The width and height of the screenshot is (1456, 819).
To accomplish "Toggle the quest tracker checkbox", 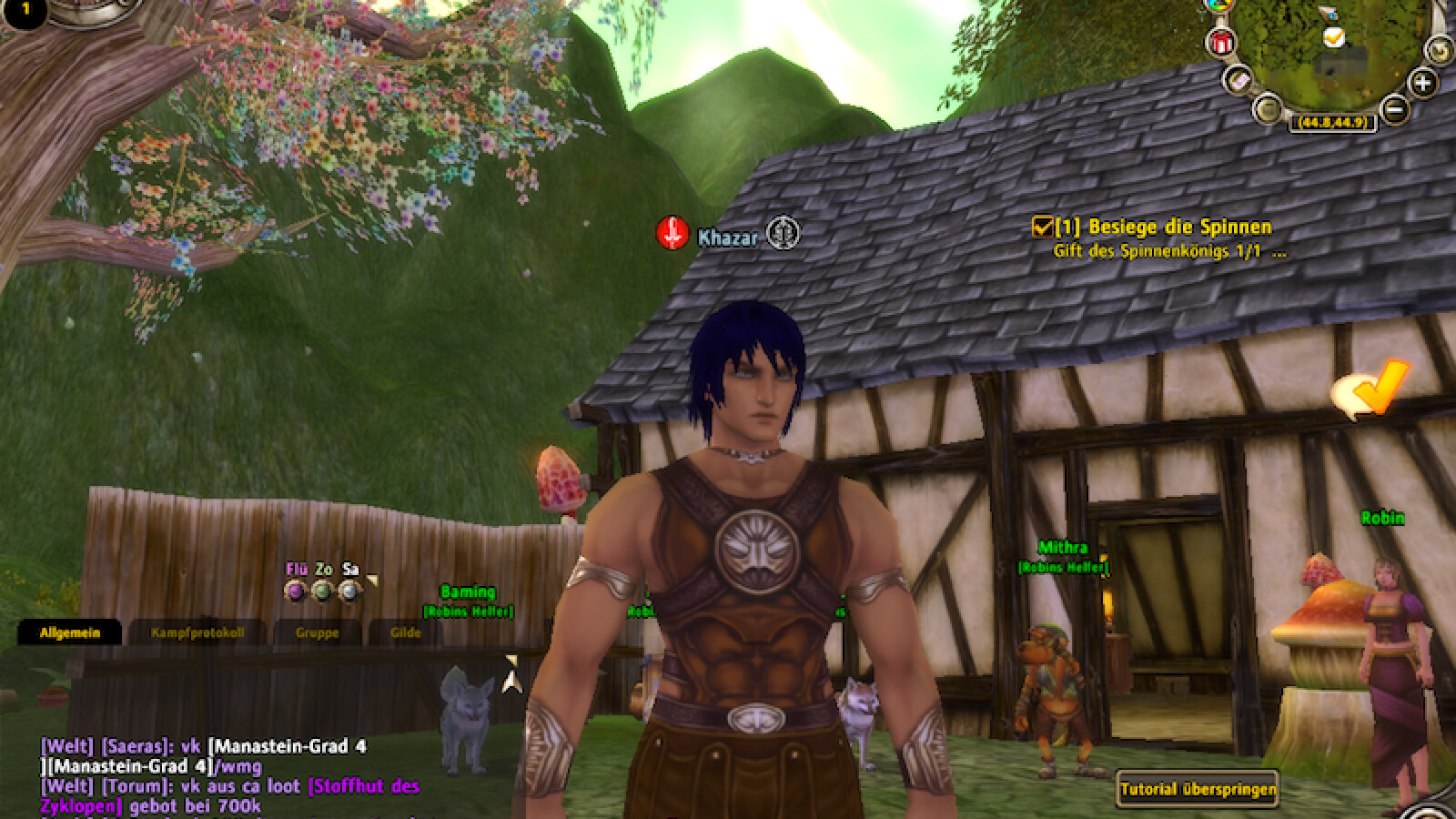I will click(x=1042, y=226).
